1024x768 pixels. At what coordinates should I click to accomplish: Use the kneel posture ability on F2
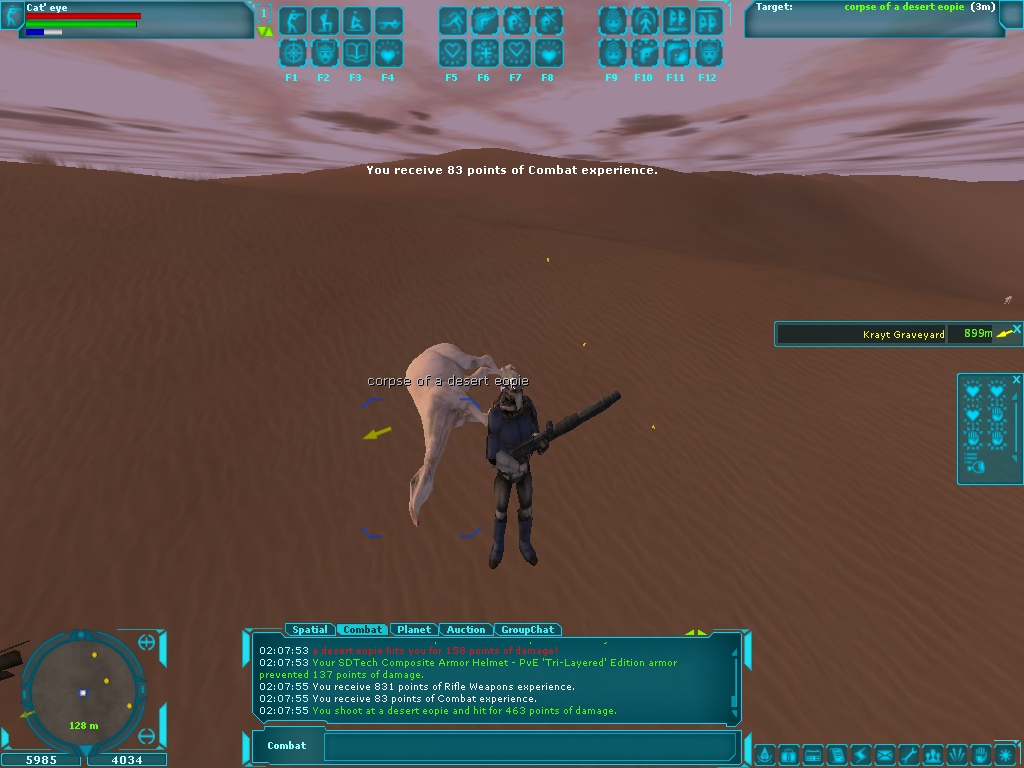click(325, 21)
